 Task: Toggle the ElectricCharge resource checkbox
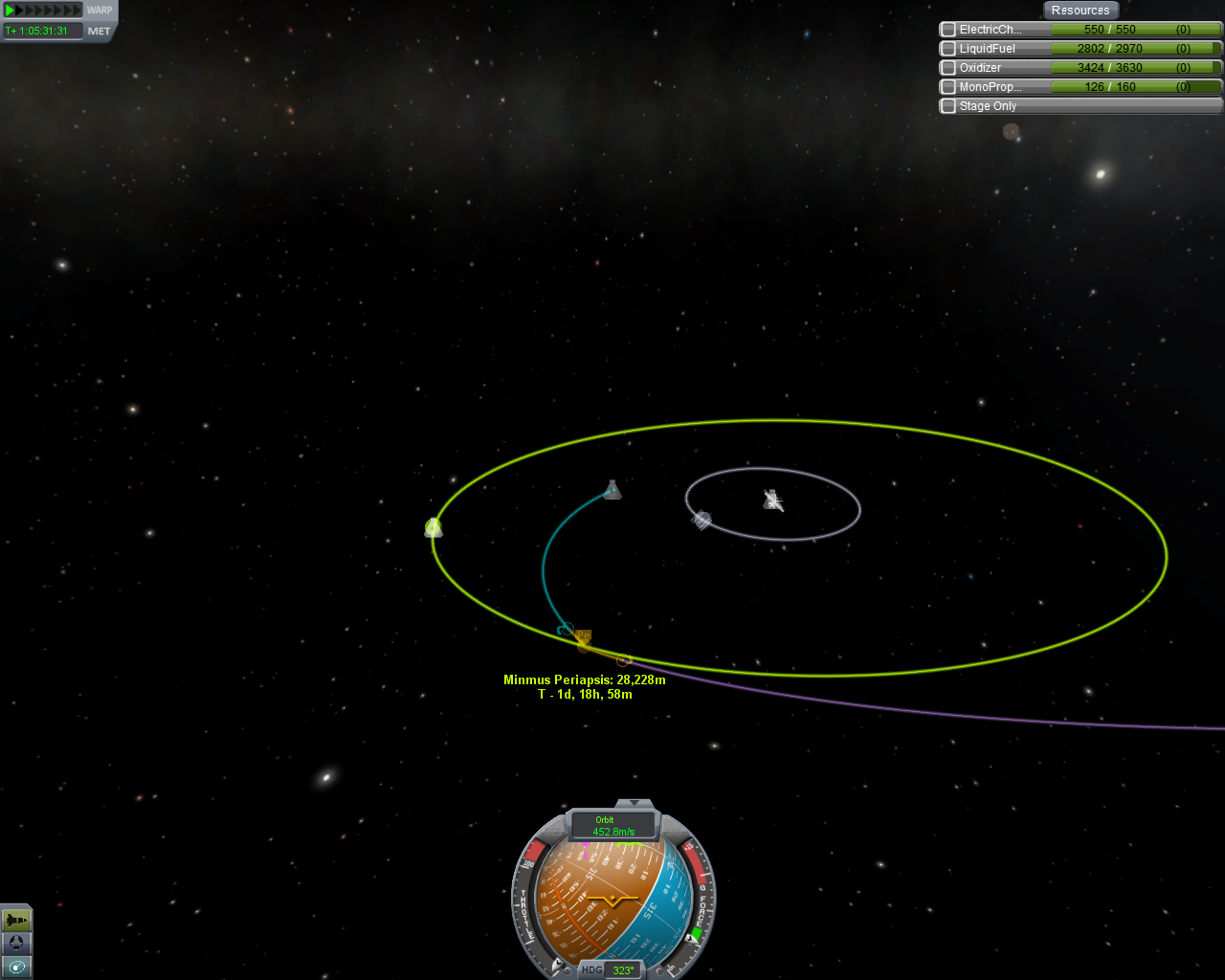948,30
